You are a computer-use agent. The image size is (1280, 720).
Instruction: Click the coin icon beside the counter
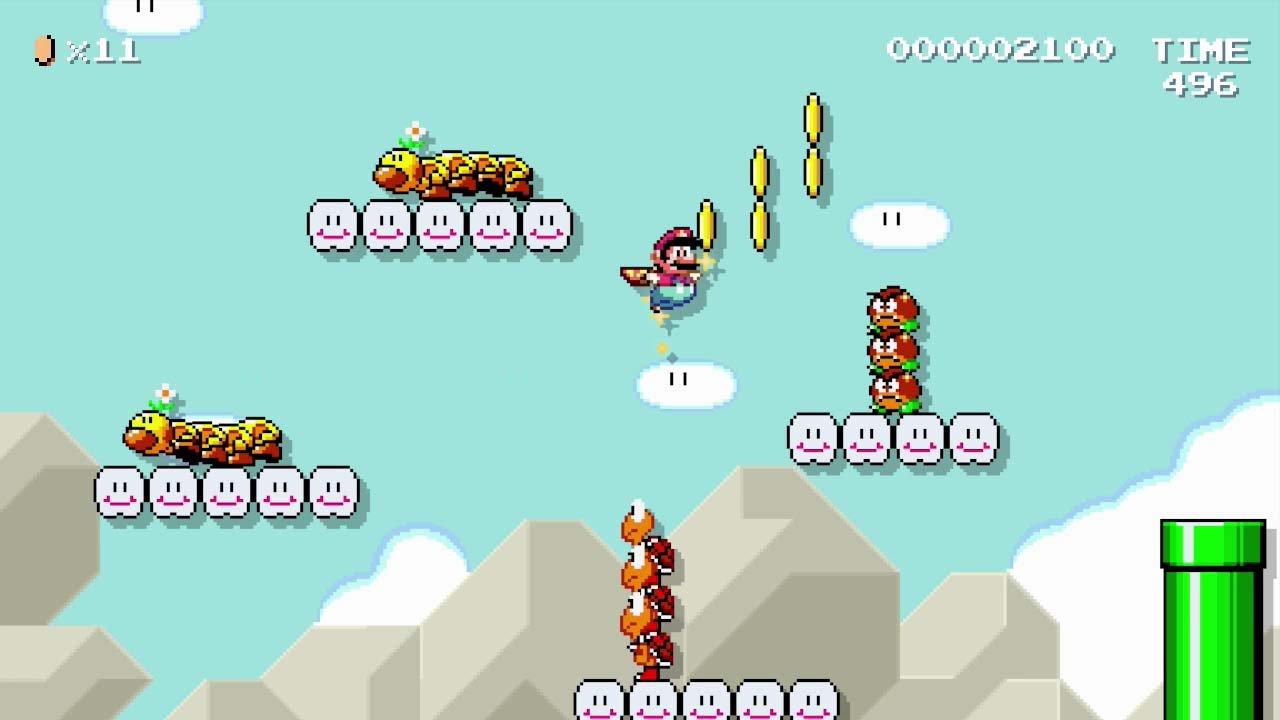click(42, 50)
